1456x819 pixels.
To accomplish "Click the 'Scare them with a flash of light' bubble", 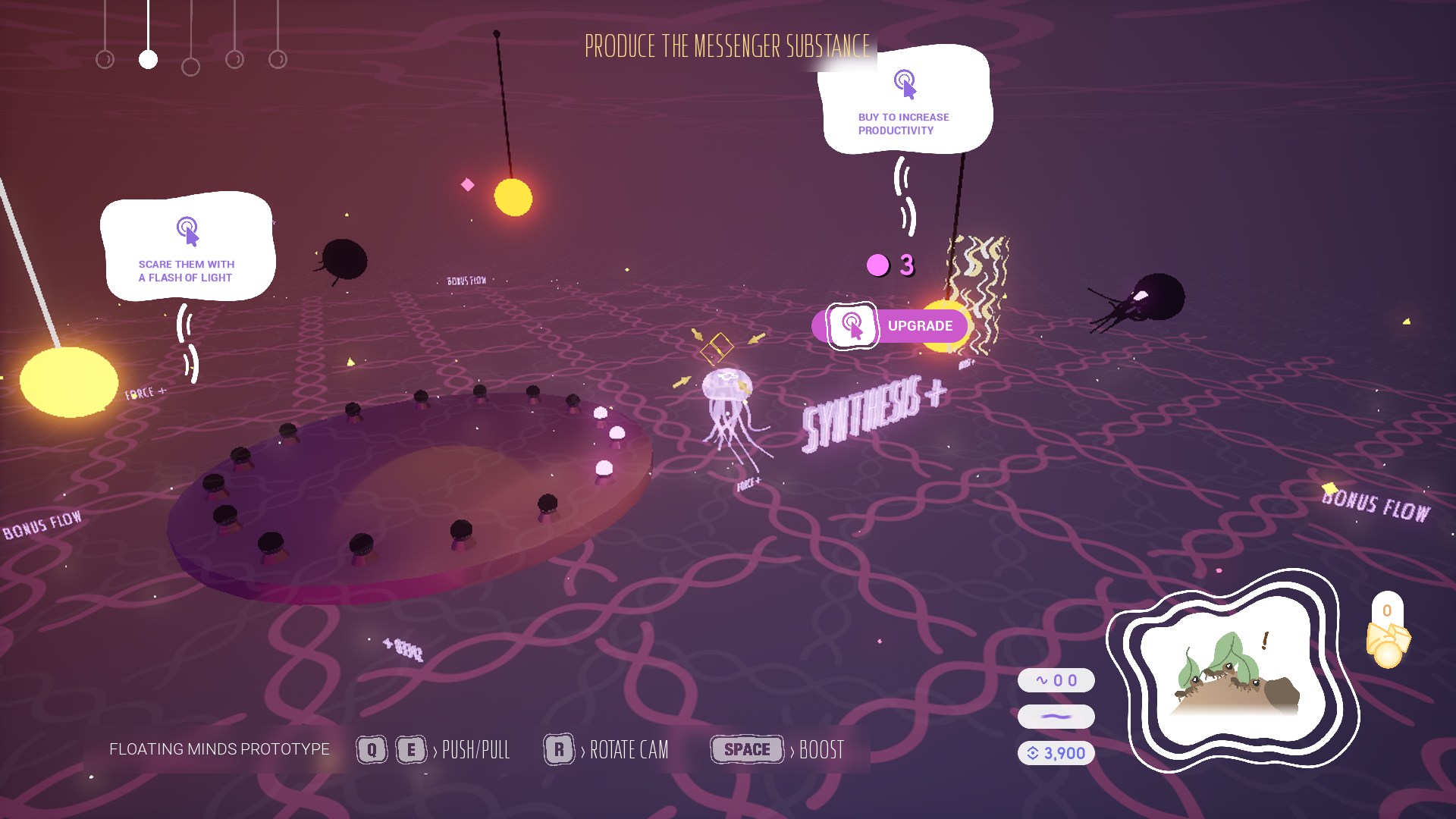I will coord(187,248).
